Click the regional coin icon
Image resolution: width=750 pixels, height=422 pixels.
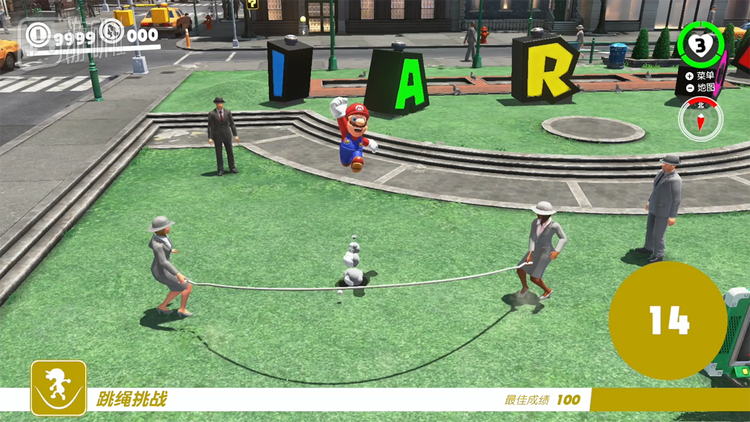pos(112,35)
